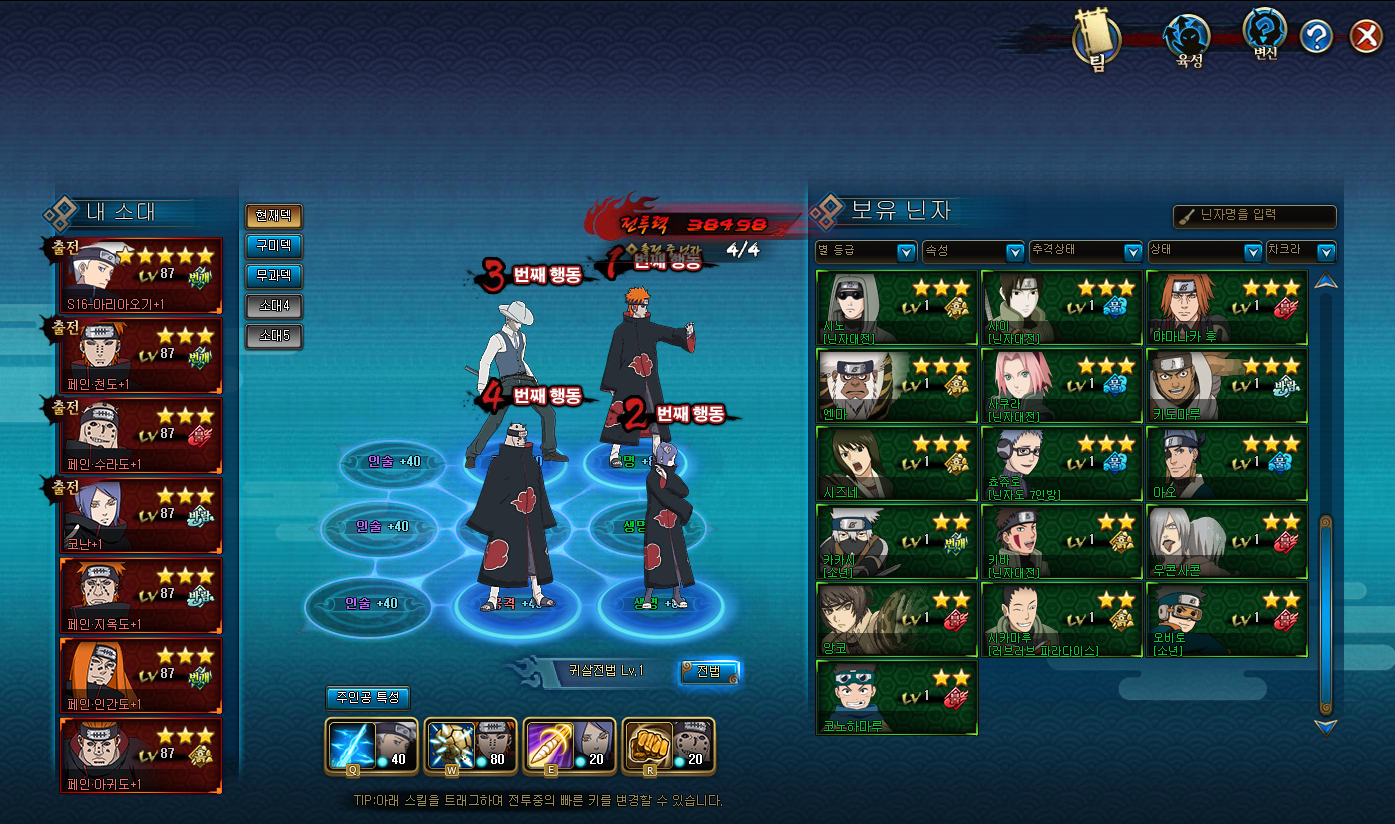Select 페인·지옥도 in my squad list
Image resolution: width=1395 pixels, height=824 pixels.
point(141,595)
